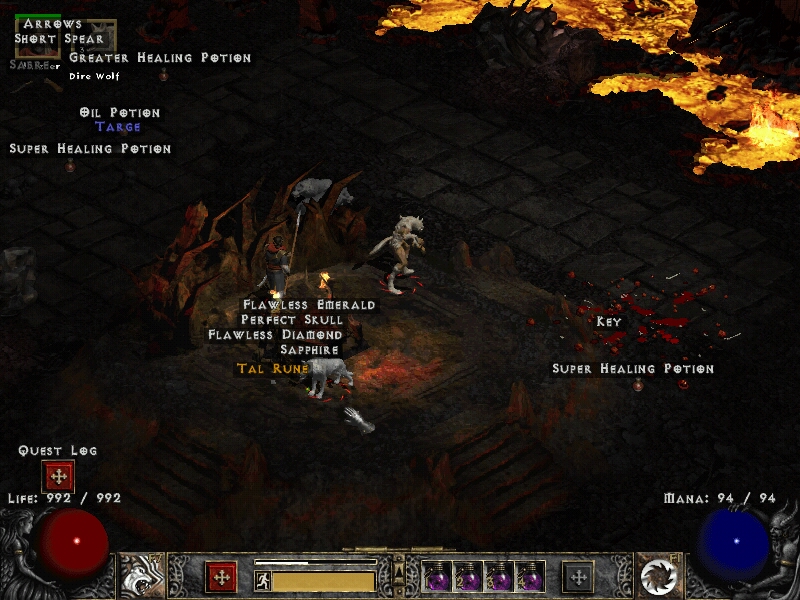Toggle the run/walk button
Screen dimensions: 800x600
tap(263, 580)
